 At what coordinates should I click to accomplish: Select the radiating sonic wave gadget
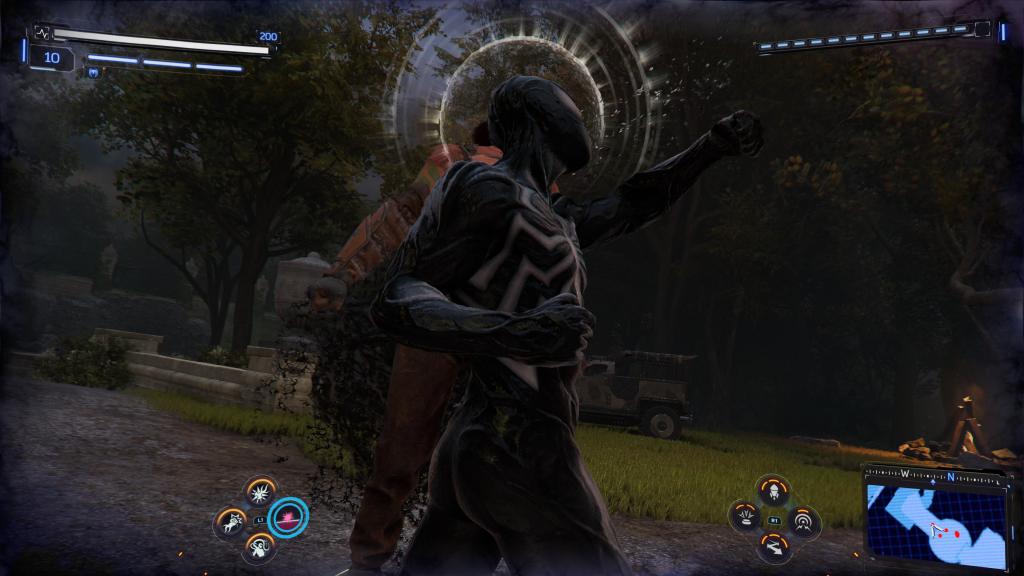point(803,520)
